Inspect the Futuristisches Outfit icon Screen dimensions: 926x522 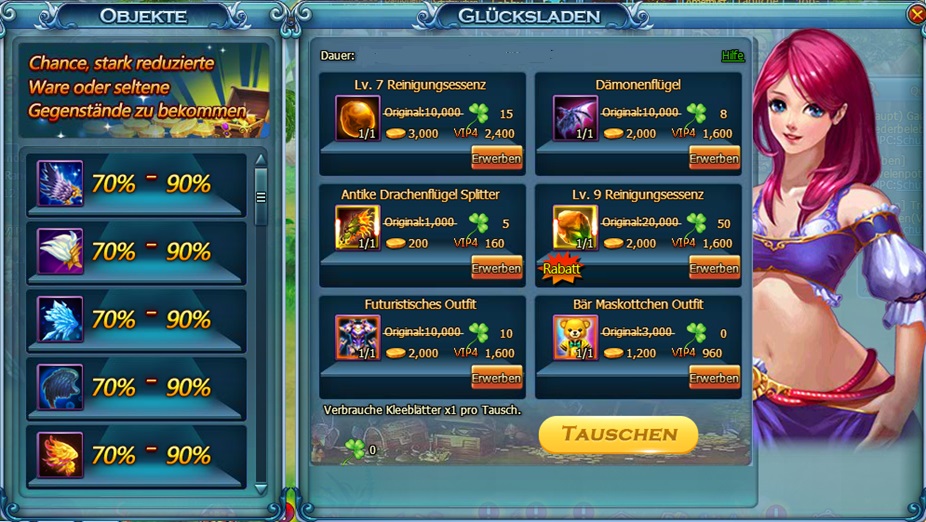click(357, 338)
